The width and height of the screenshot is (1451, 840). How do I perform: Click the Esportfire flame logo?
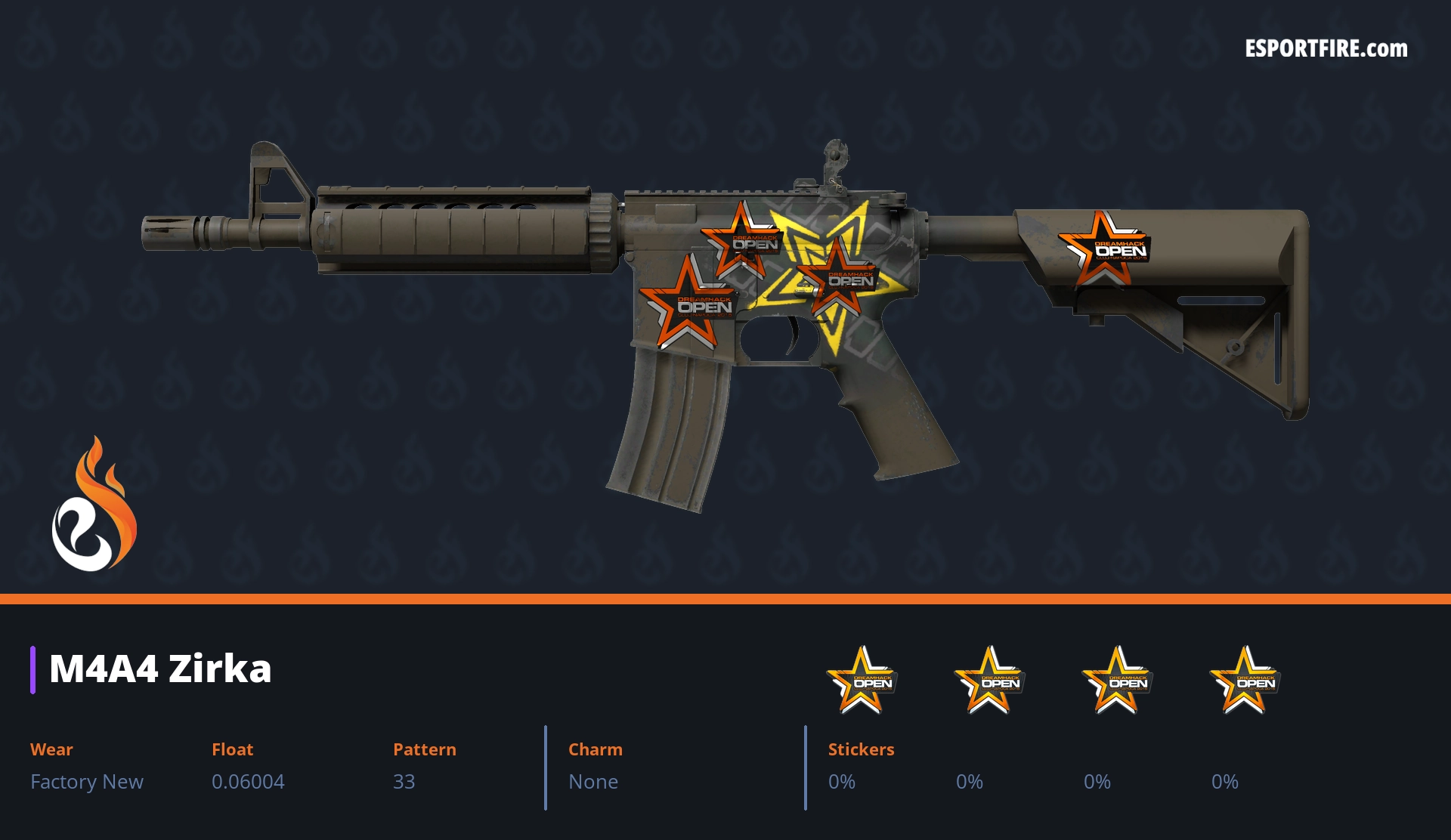[x=94, y=505]
